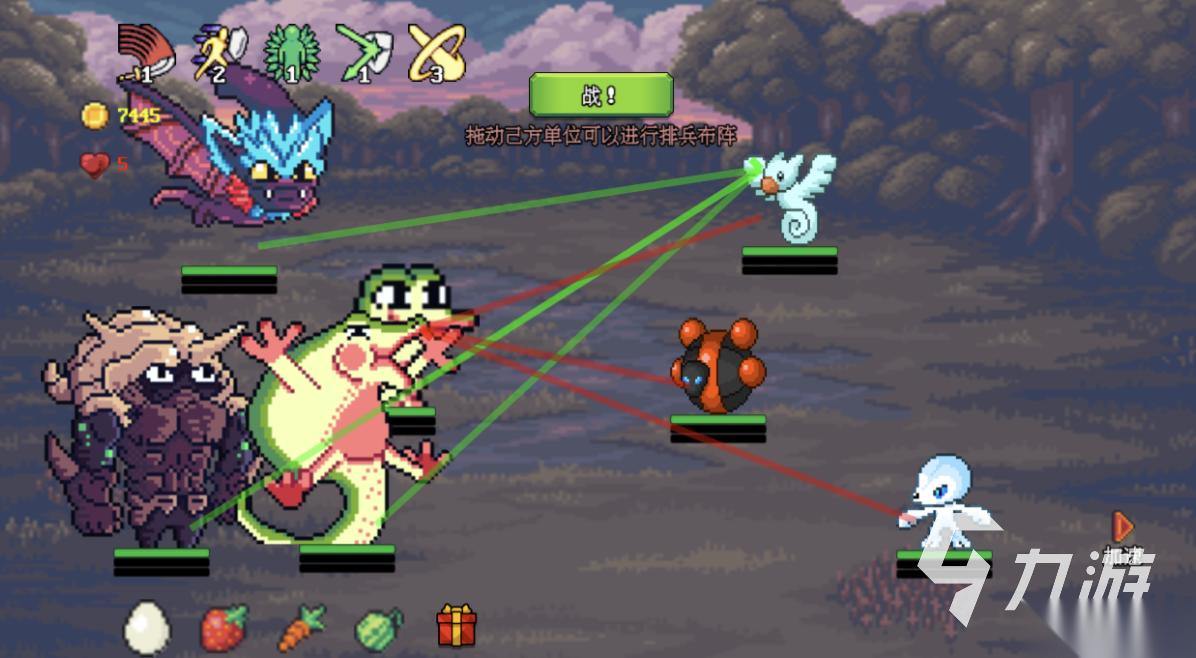Image resolution: width=1196 pixels, height=658 pixels.
Task: Select the white egg item
Action: (x=146, y=628)
